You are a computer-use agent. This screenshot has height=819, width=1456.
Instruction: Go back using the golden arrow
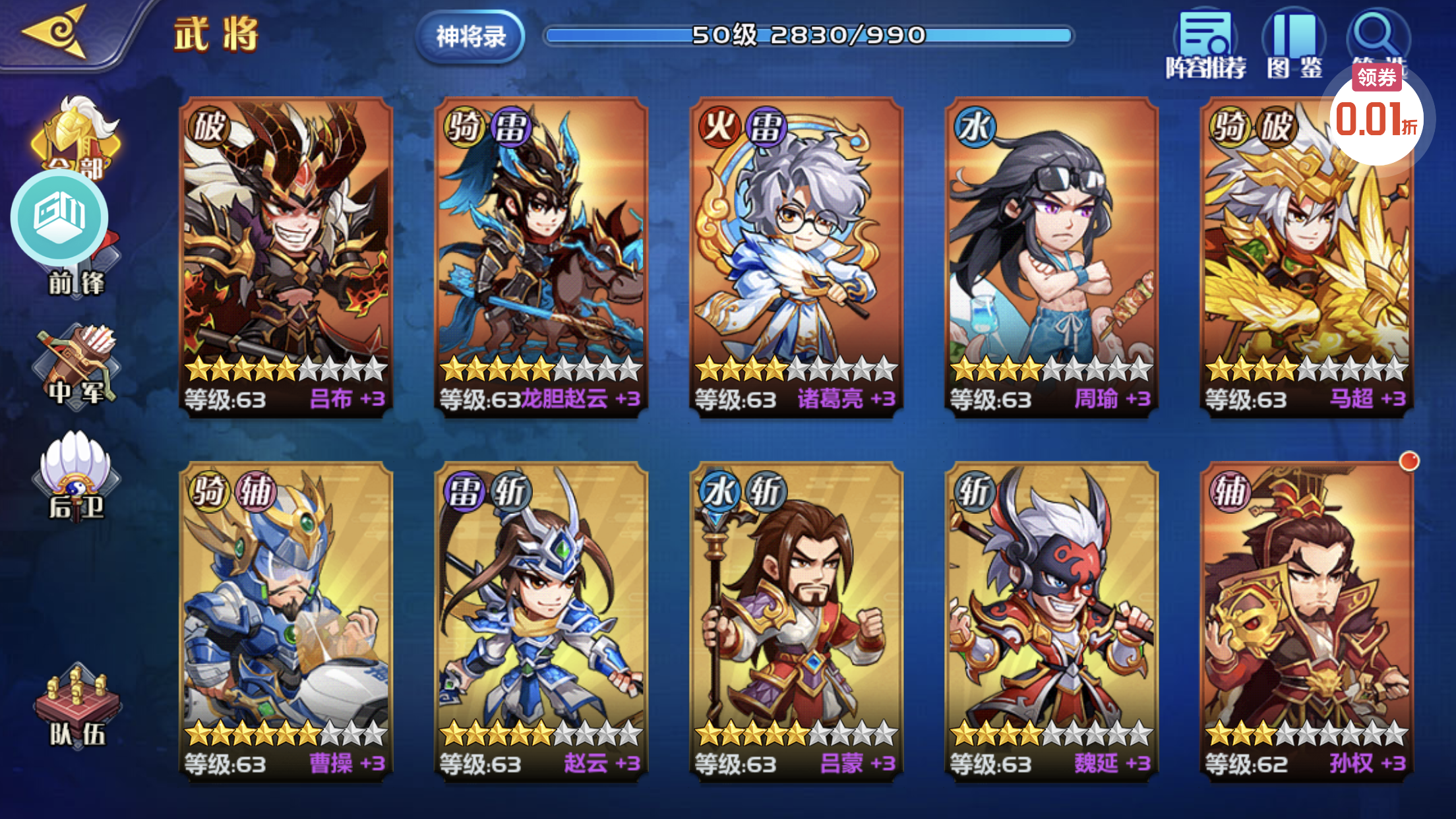[56, 32]
